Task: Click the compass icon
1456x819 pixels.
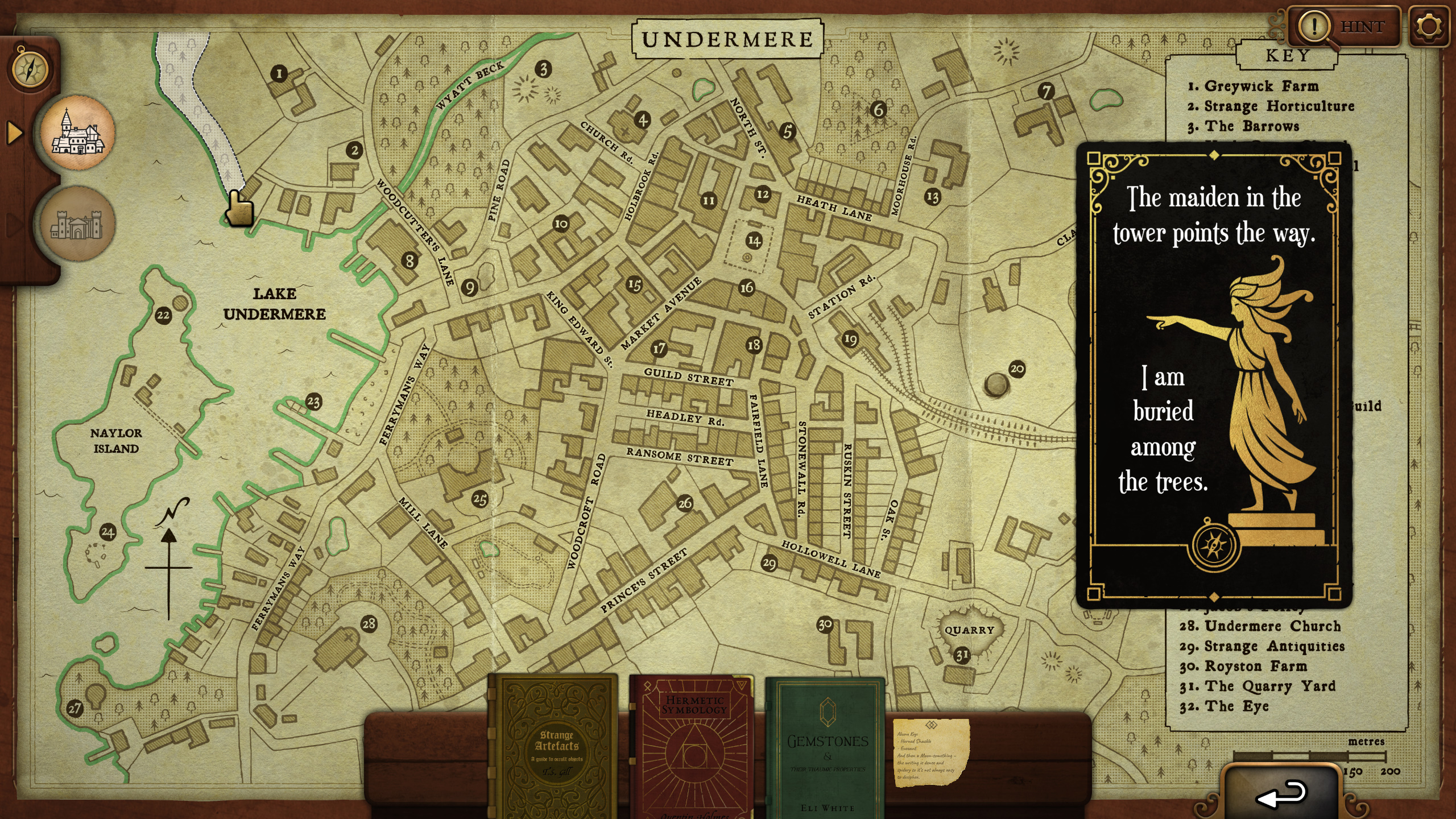Action: (x=30, y=69)
